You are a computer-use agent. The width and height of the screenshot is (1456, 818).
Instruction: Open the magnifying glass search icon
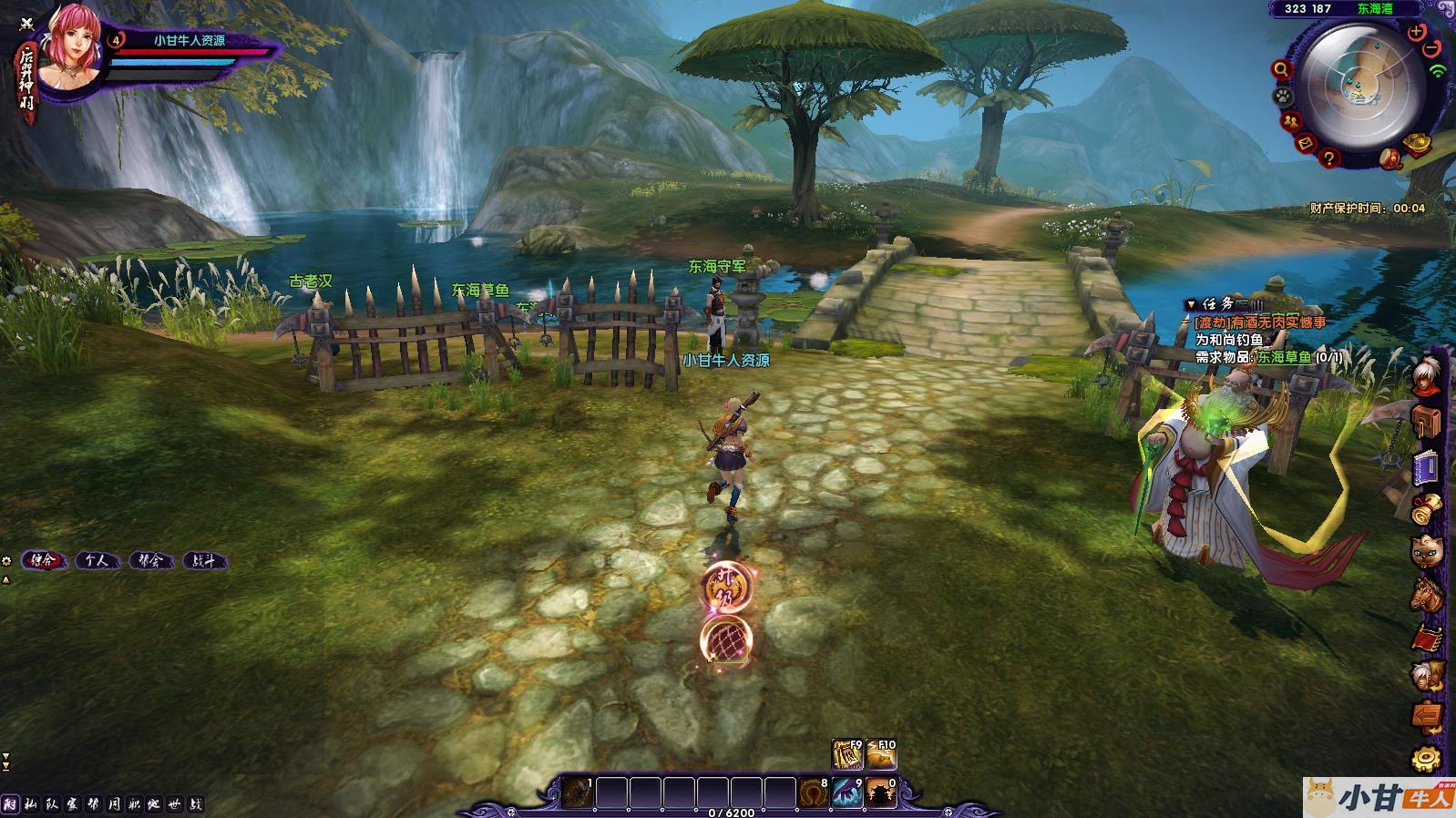1282,69
